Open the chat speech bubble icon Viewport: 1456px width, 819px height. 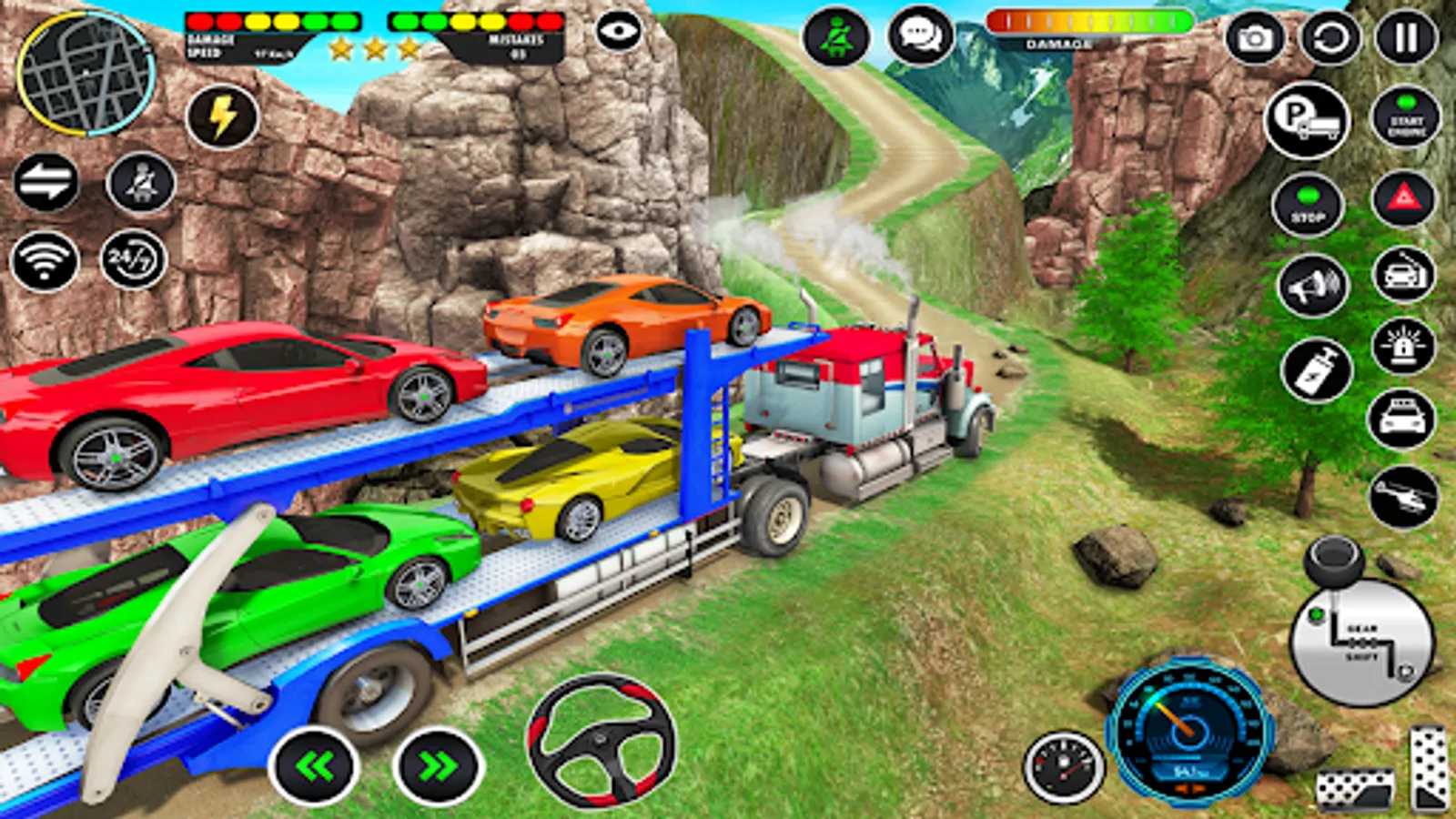(920, 36)
